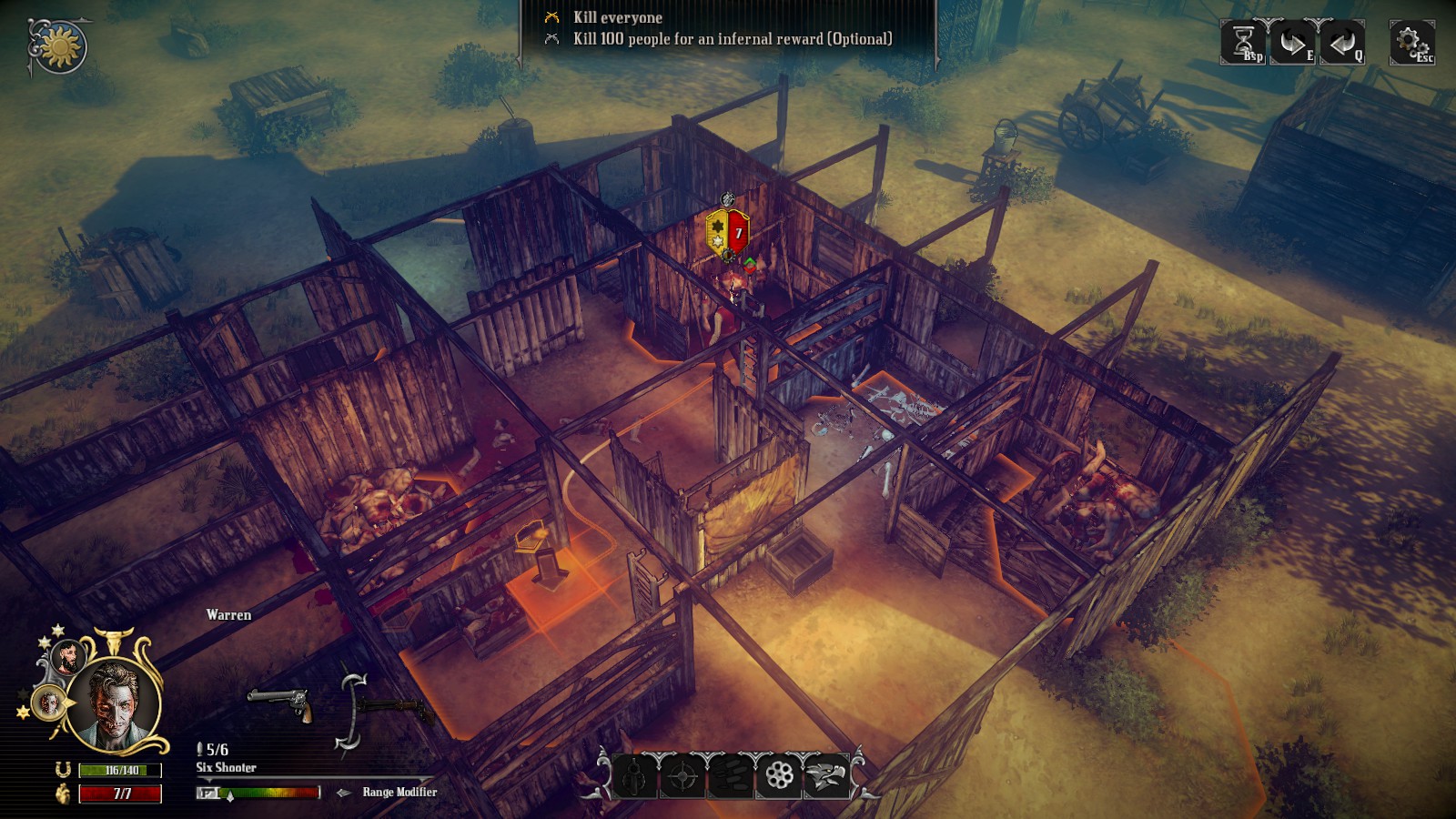The width and height of the screenshot is (1456, 819).
Task: Select the Six Shooter revolver weapon
Action: point(280,703)
